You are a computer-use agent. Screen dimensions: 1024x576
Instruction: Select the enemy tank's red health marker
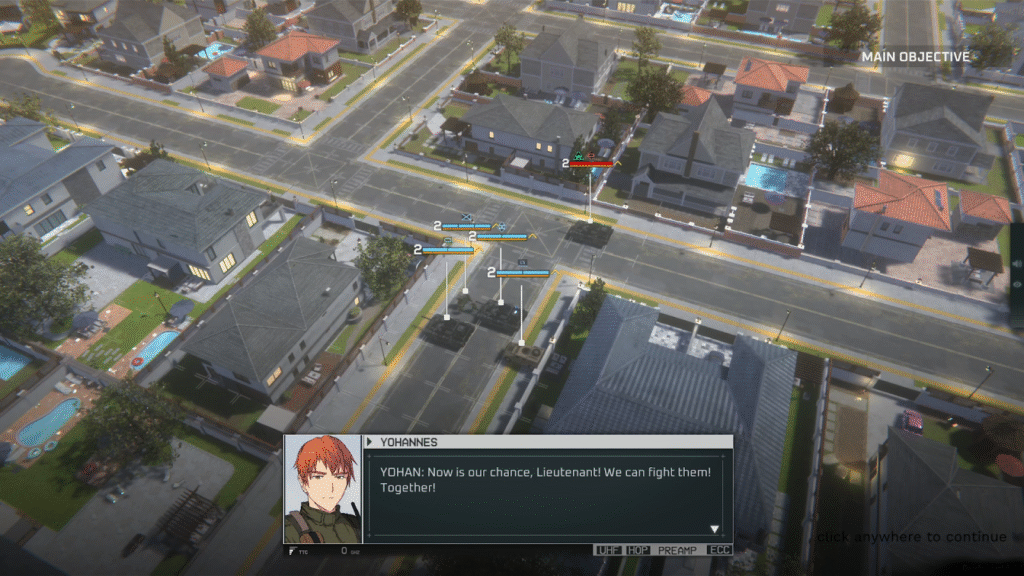pyautogui.click(x=597, y=162)
